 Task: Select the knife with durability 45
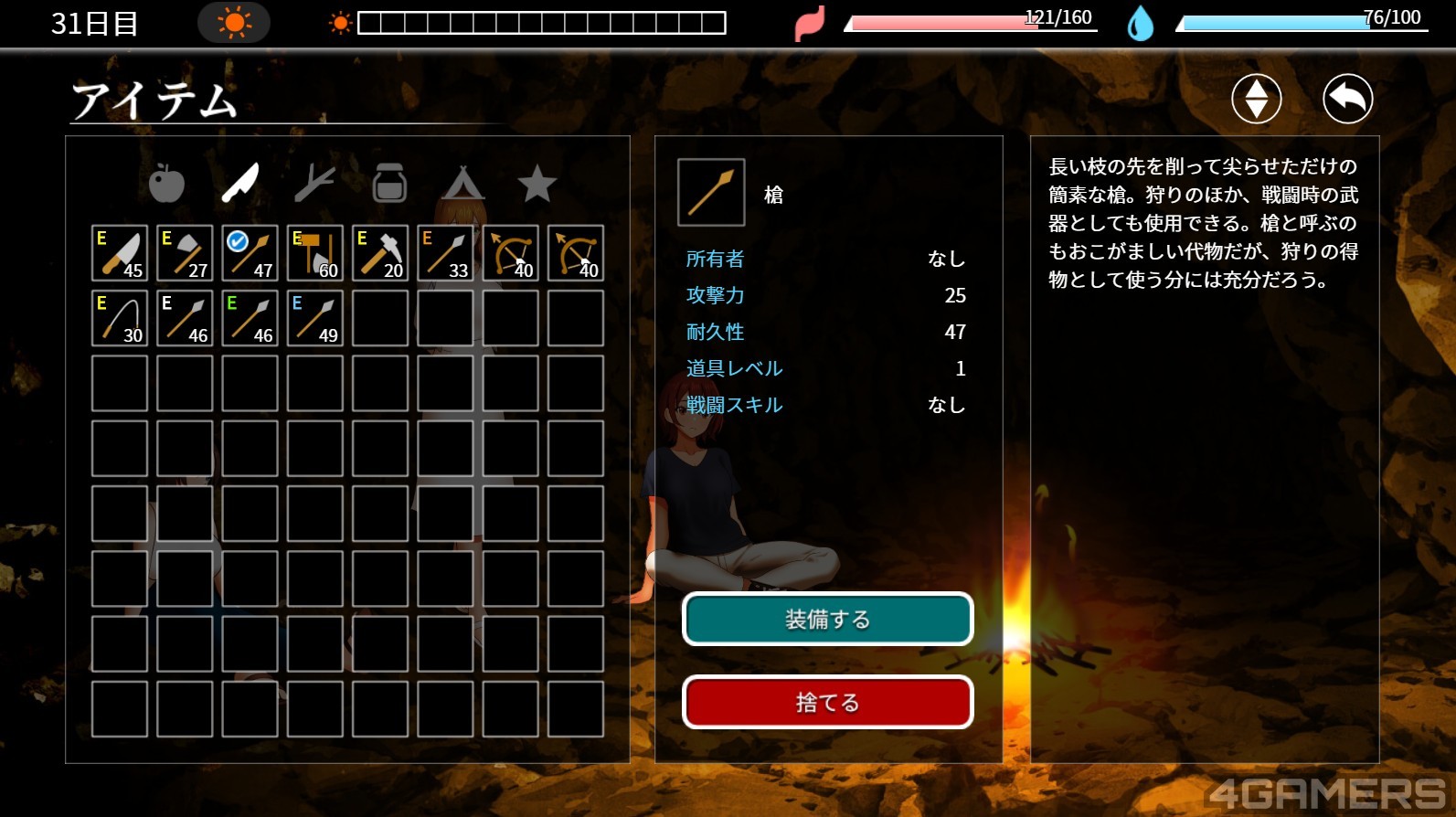coord(120,253)
